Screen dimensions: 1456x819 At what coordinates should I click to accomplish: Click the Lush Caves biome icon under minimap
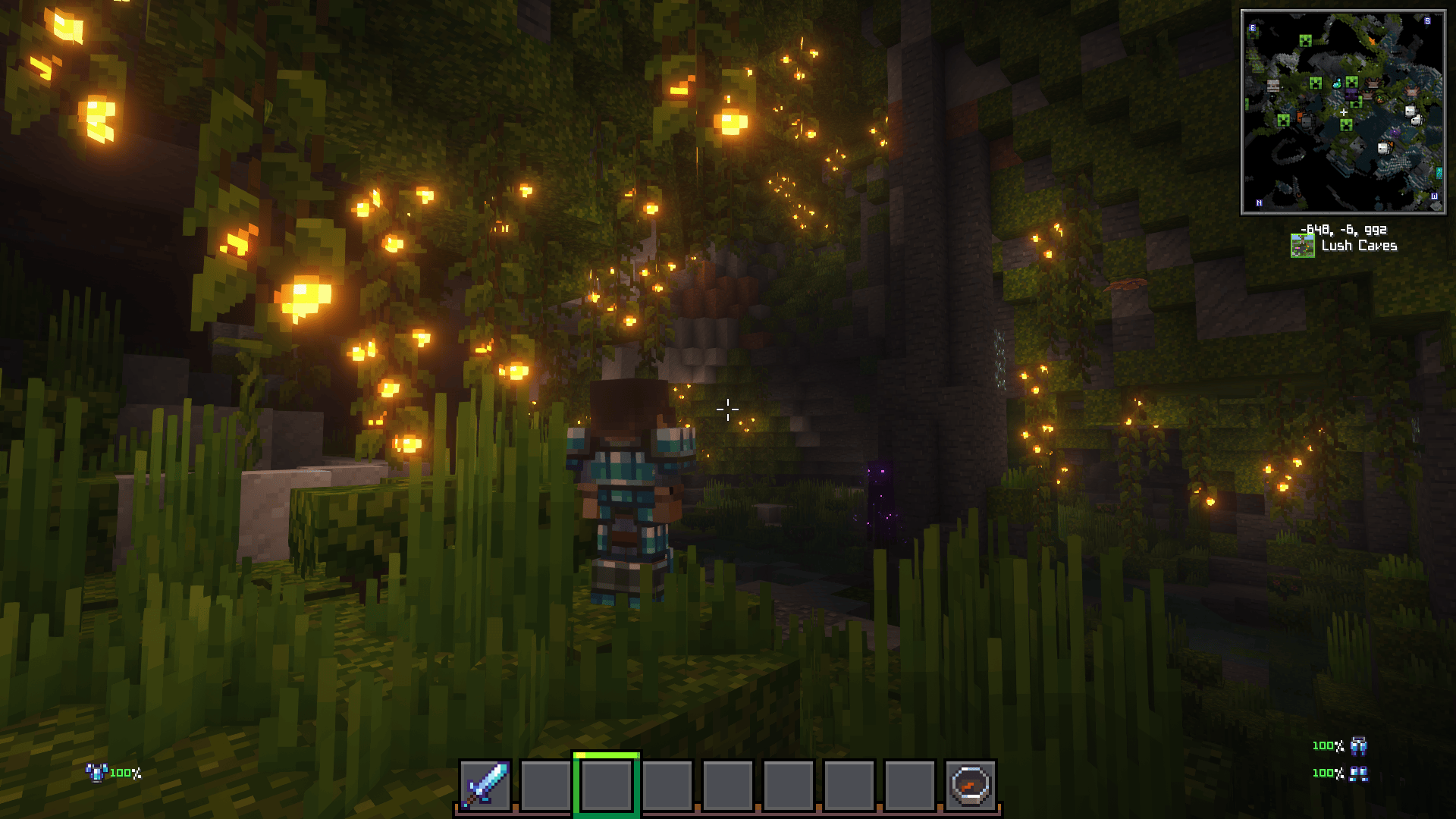1303,245
